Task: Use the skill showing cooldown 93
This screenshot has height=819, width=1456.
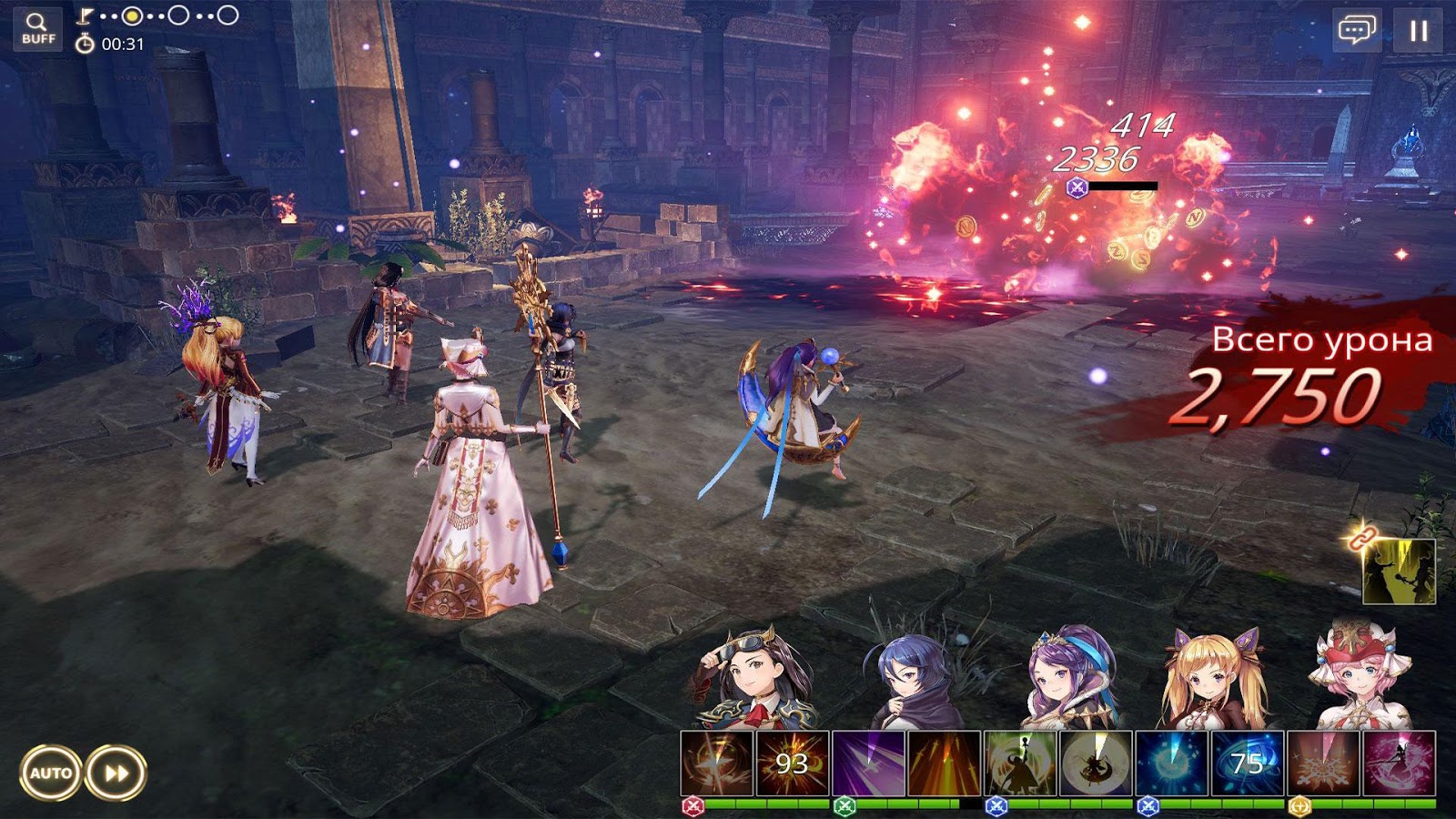Action: [793, 763]
